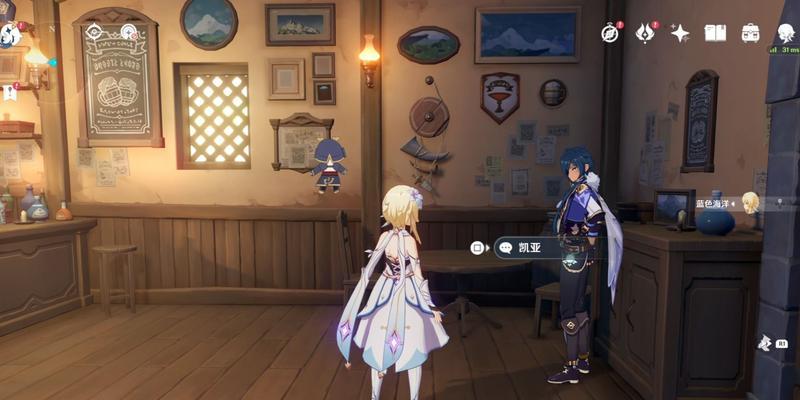
Task: Open the Wish four-pointed star icon
Action: coord(680,33)
